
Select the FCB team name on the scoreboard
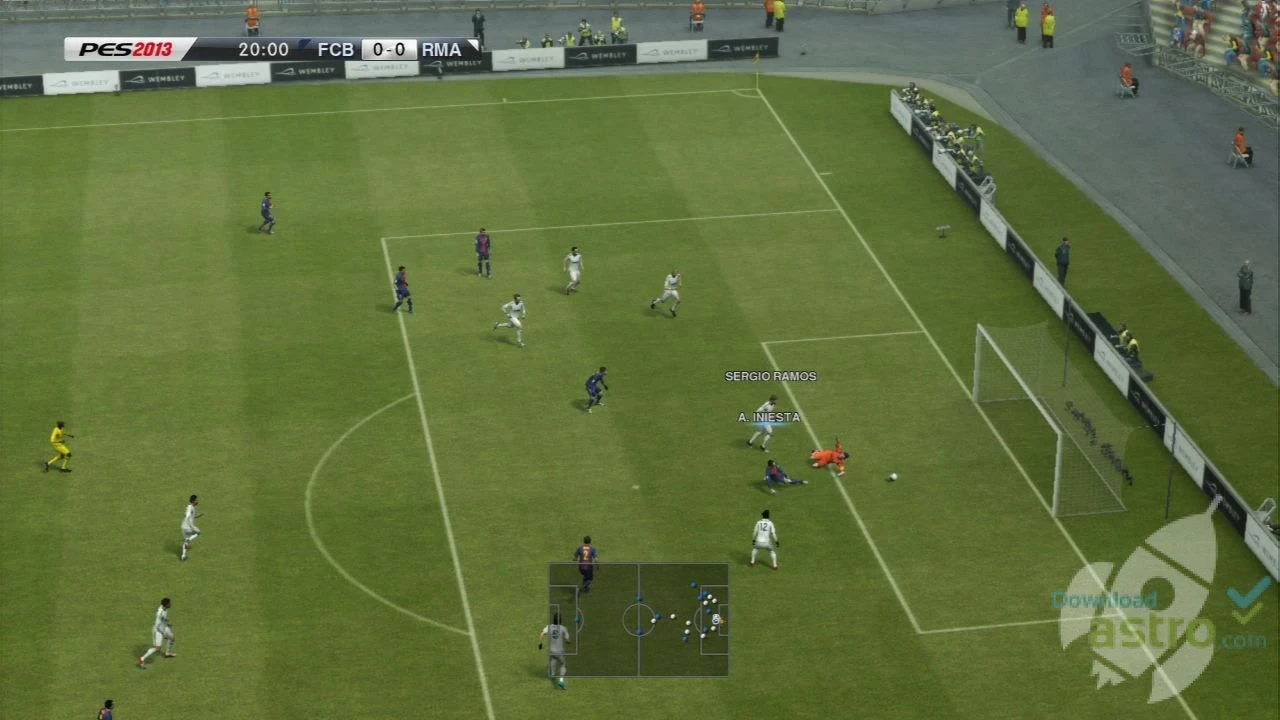tap(335, 48)
